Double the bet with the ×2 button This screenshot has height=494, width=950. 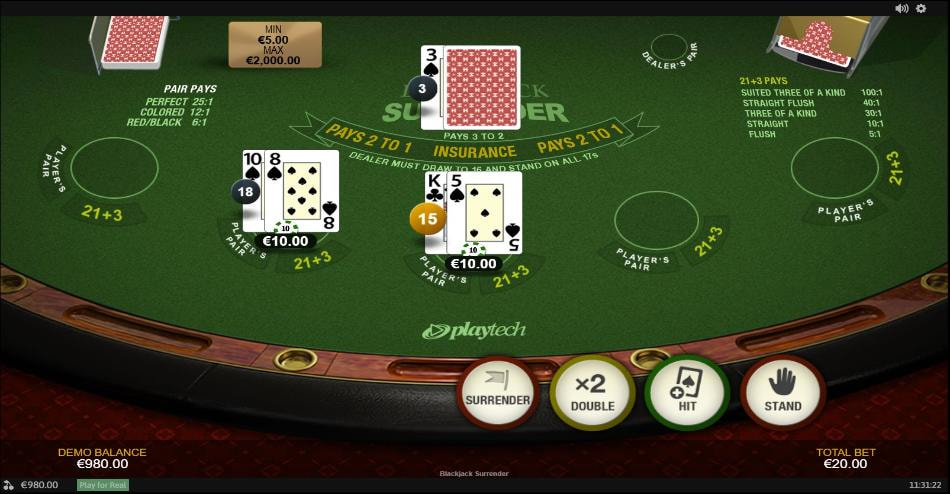click(x=592, y=392)
